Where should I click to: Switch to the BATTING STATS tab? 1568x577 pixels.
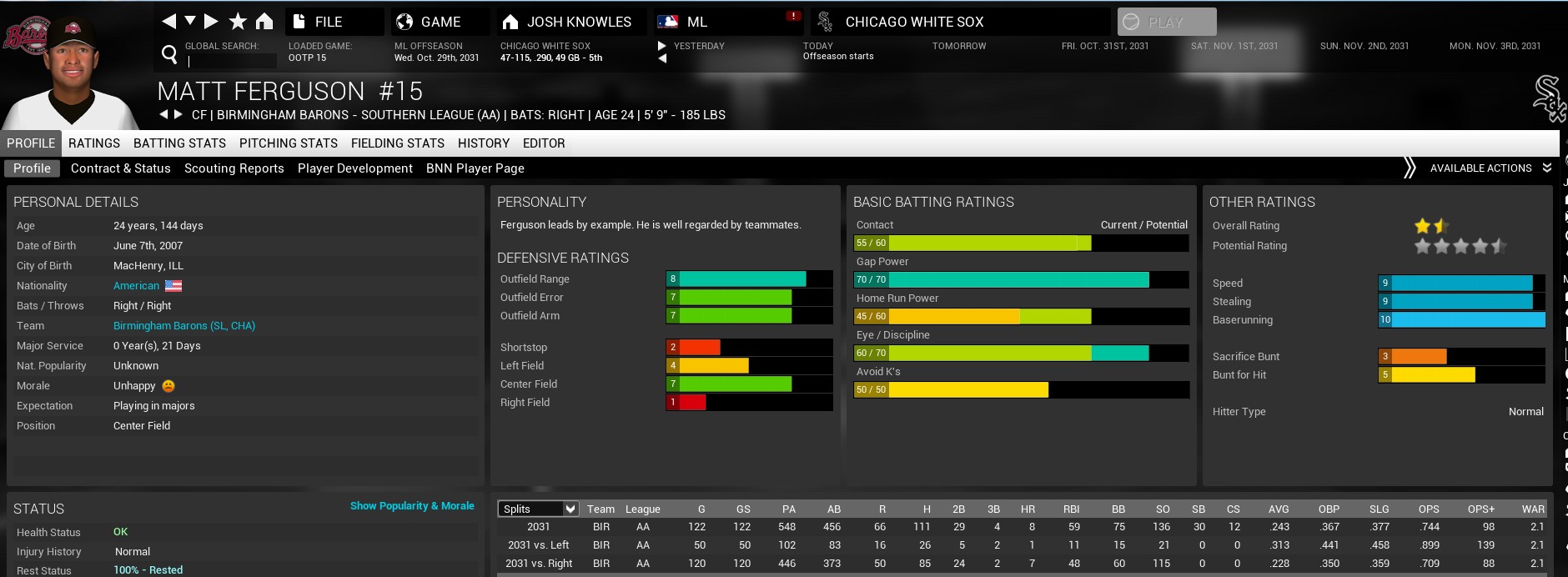(x=179, y=143)
